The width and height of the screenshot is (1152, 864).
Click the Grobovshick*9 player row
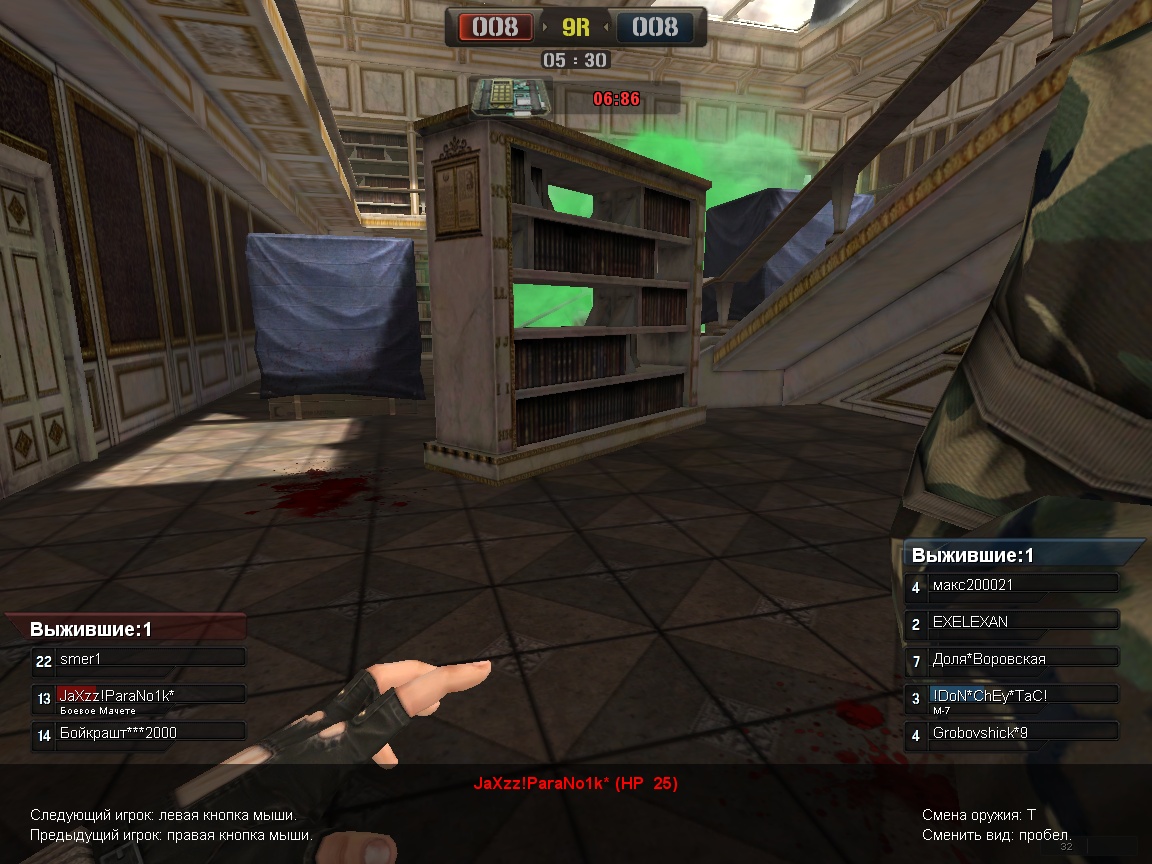1014,733
